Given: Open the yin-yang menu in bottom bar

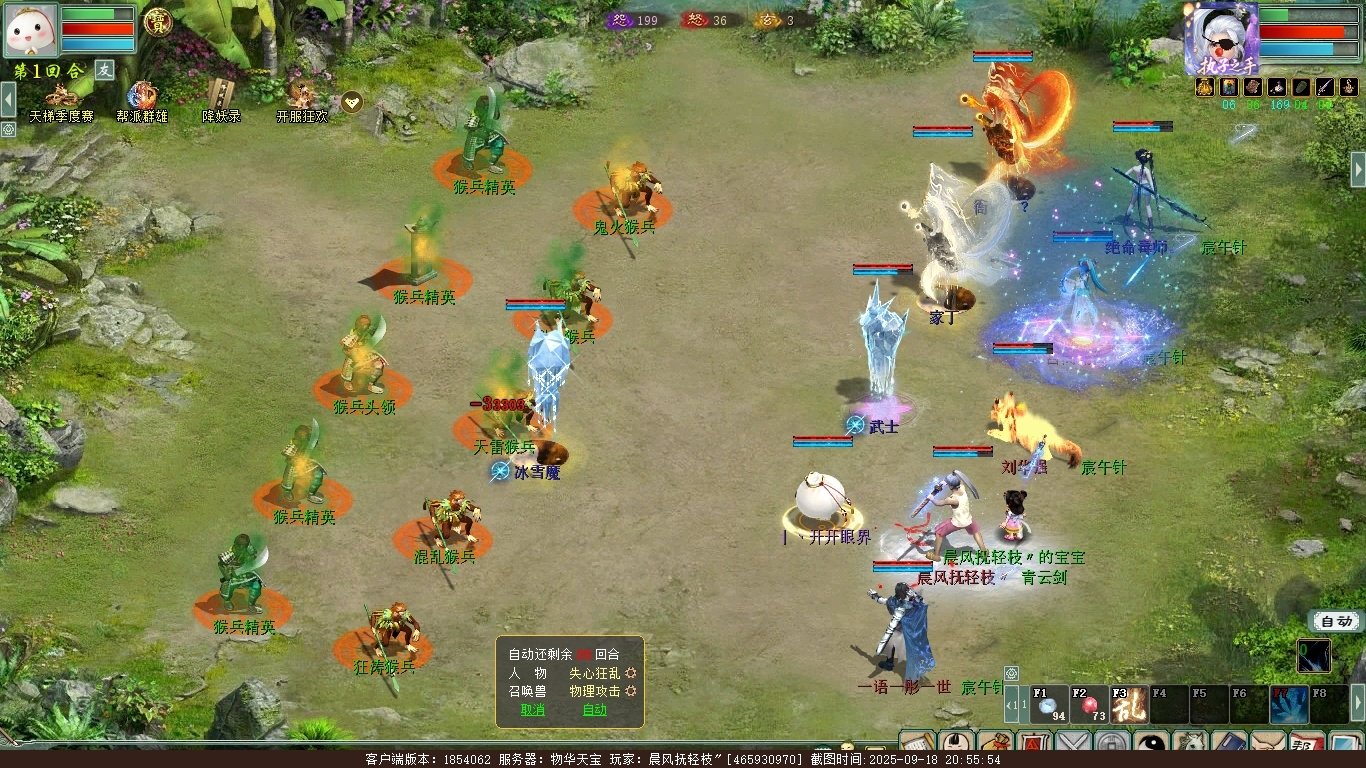Looking at the screenshot, I should [1151, 745].
